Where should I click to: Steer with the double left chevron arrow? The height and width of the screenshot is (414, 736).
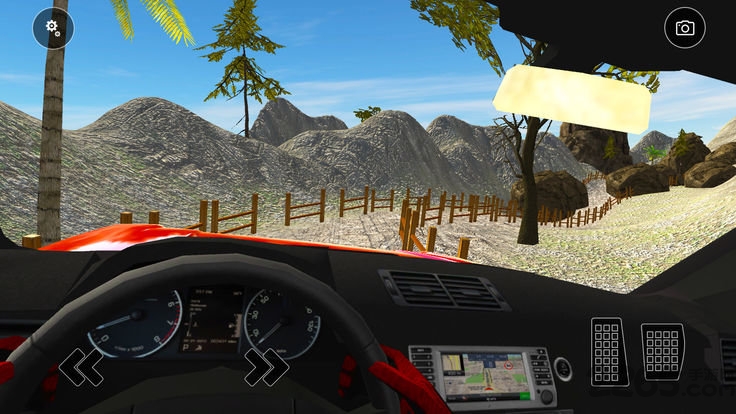click(80, 367)
